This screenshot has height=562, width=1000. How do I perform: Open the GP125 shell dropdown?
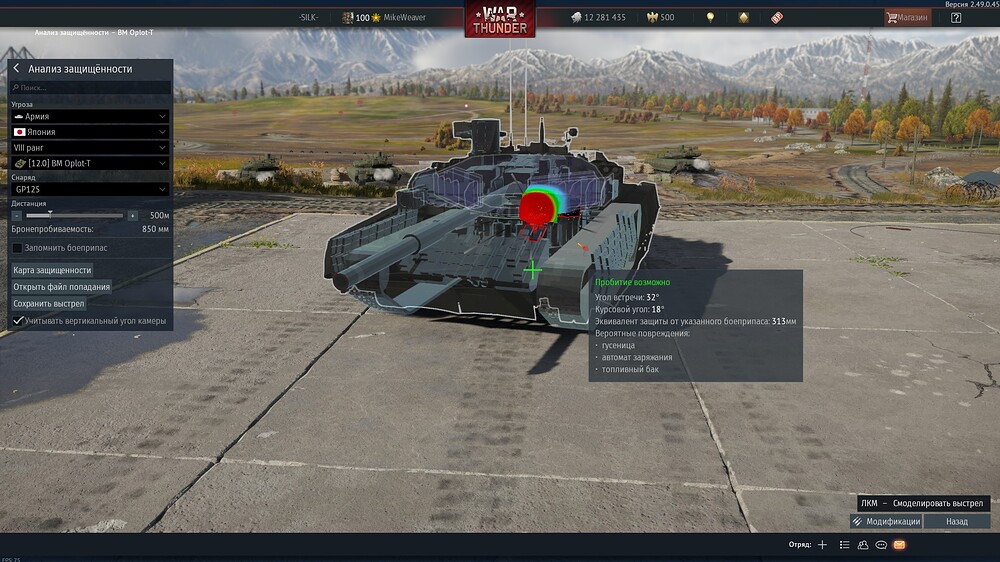[x=90, y=189]
